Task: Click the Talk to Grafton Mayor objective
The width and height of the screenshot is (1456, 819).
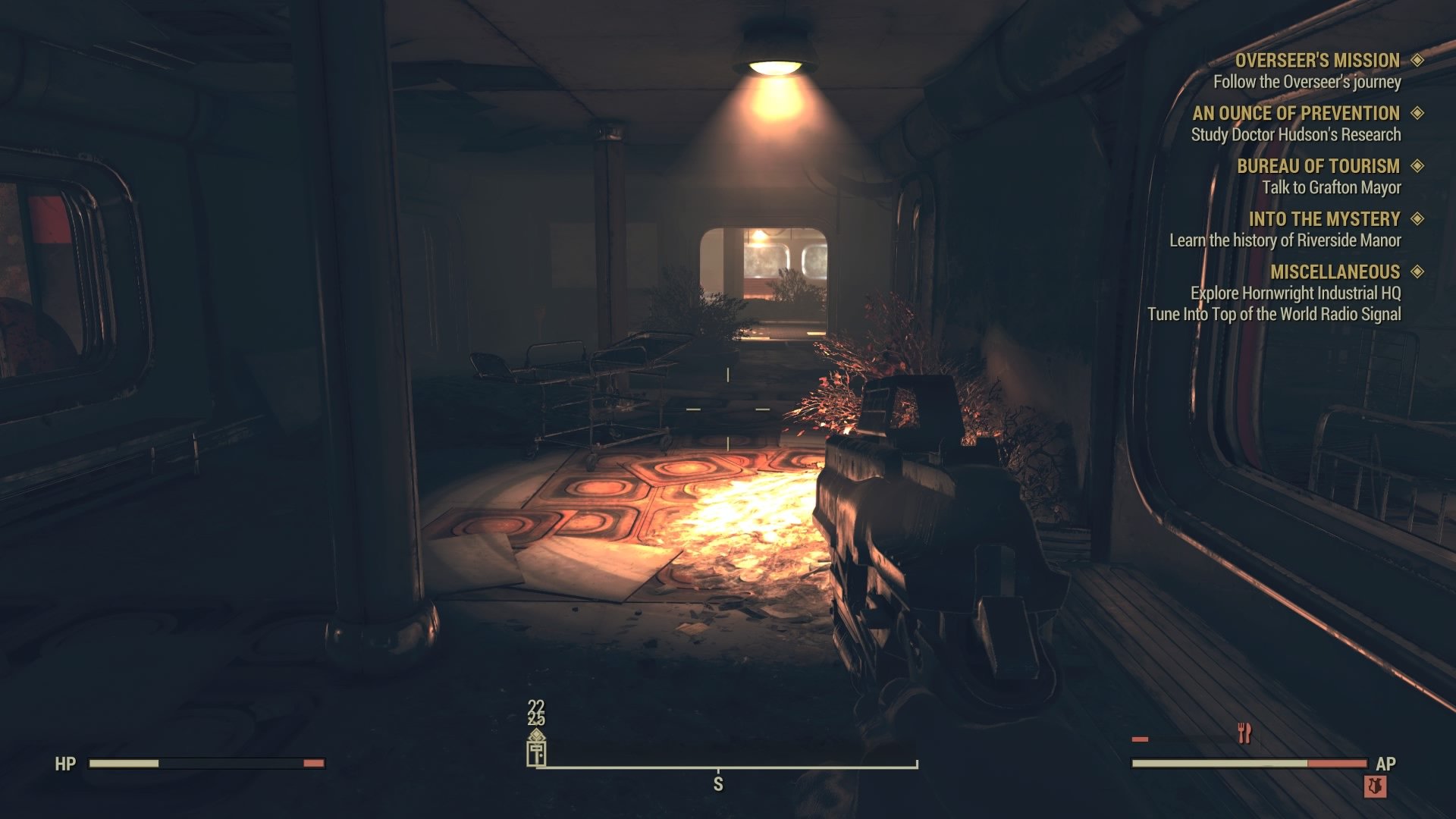Action: [1334, 187]
